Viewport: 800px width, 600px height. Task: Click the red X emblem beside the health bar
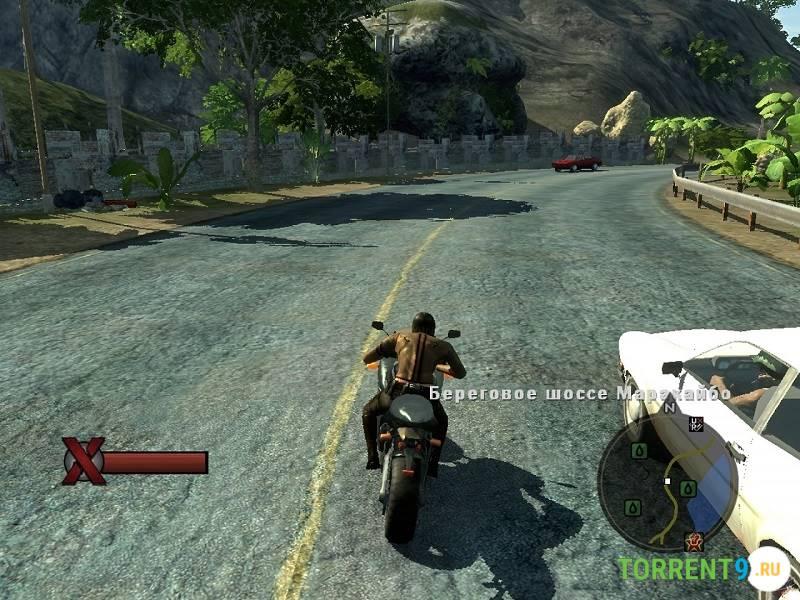(84, 461)
